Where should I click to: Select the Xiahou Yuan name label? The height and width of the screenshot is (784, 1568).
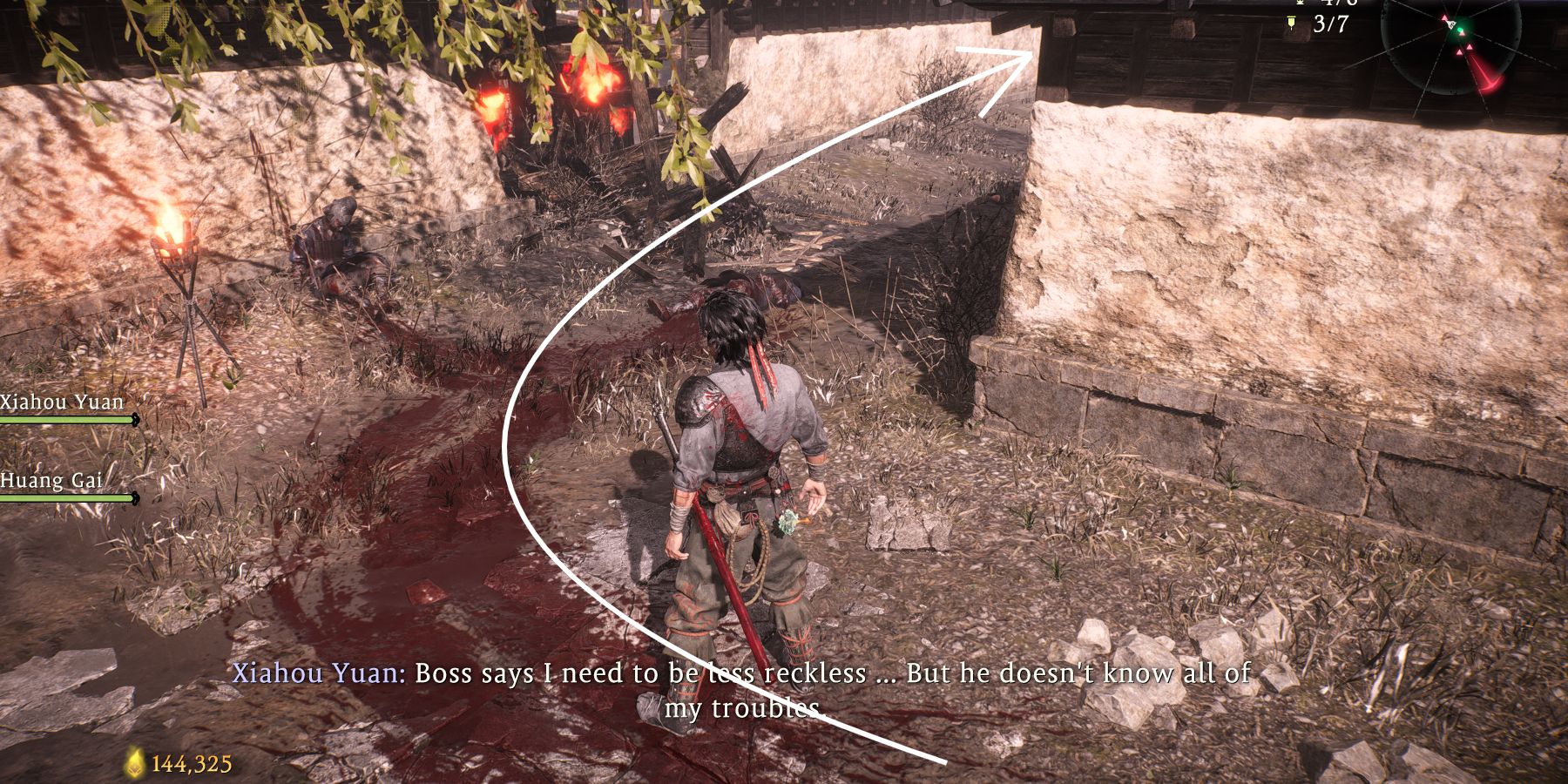pos(59,402)
